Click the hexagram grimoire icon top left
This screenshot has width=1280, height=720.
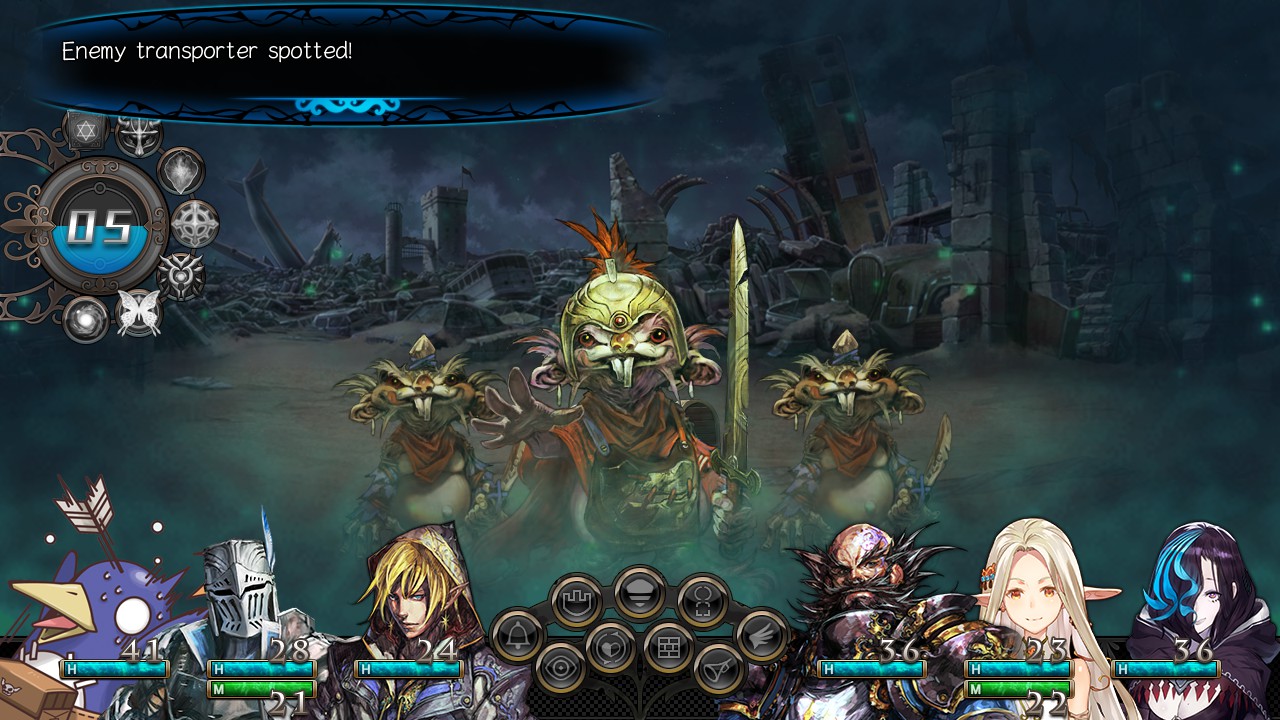coord(84,131)
